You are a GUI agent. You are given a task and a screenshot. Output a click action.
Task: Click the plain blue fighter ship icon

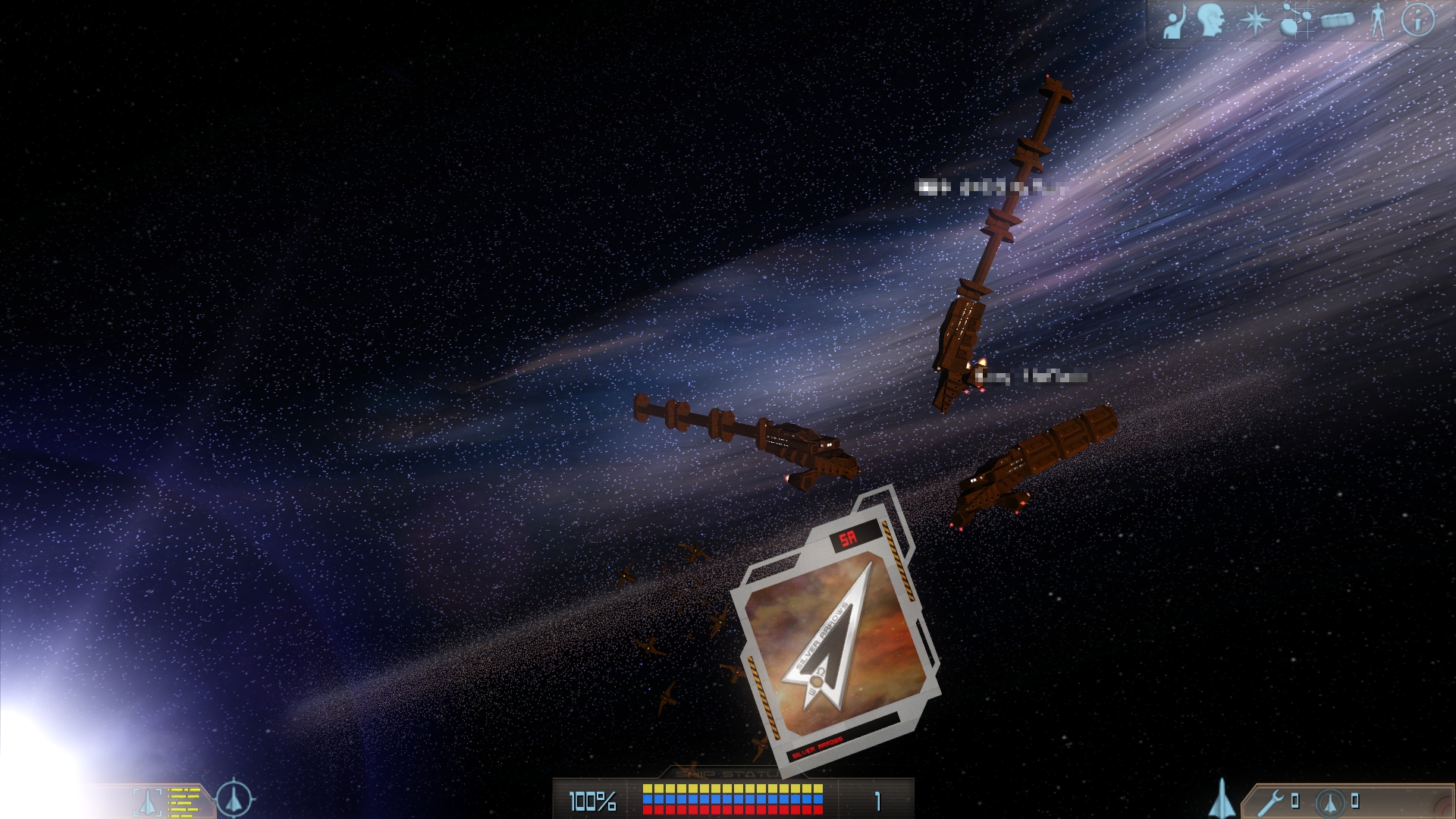(1221, 799)
